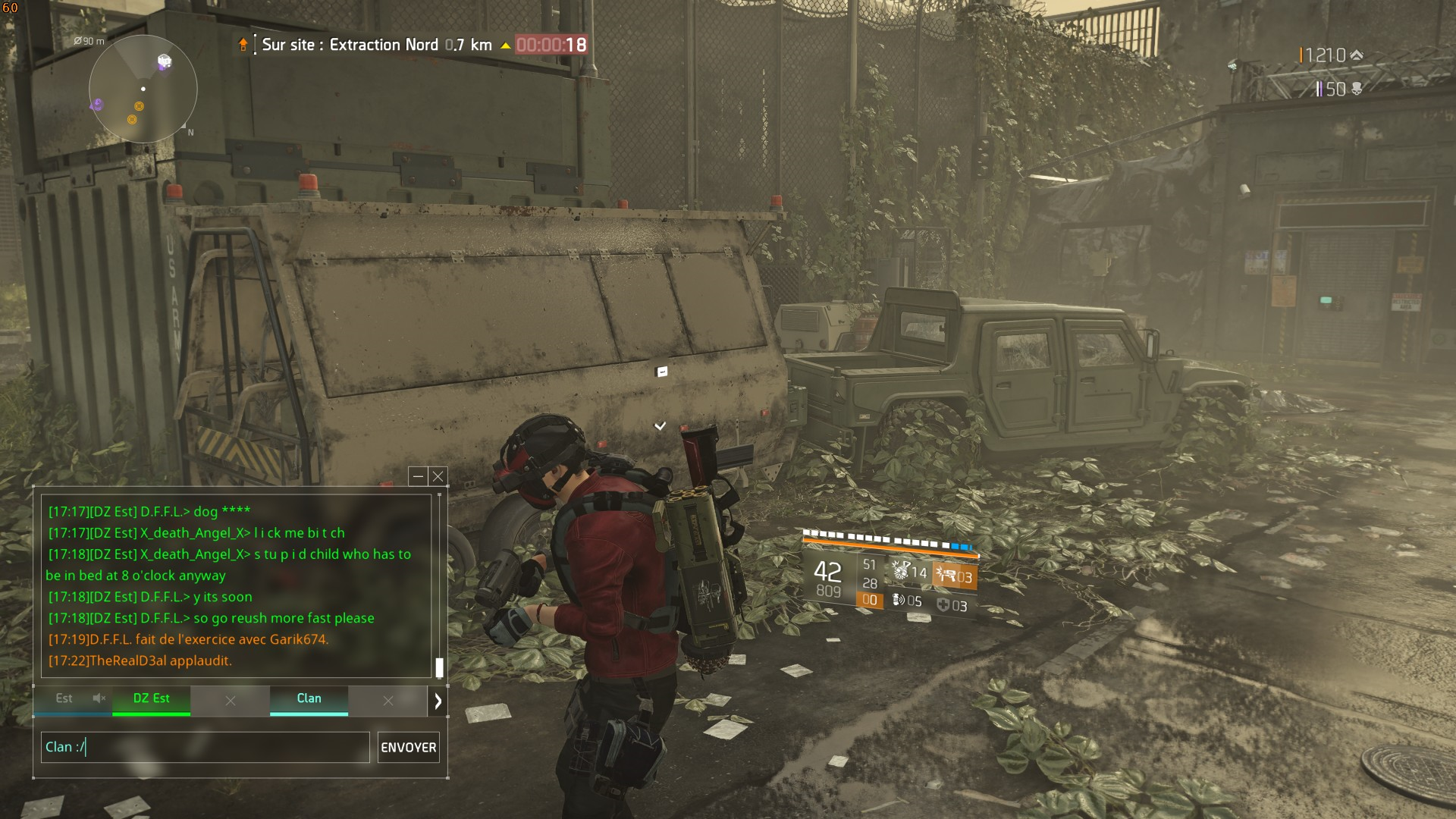Focus the Clan chat input field

point(205,748)
